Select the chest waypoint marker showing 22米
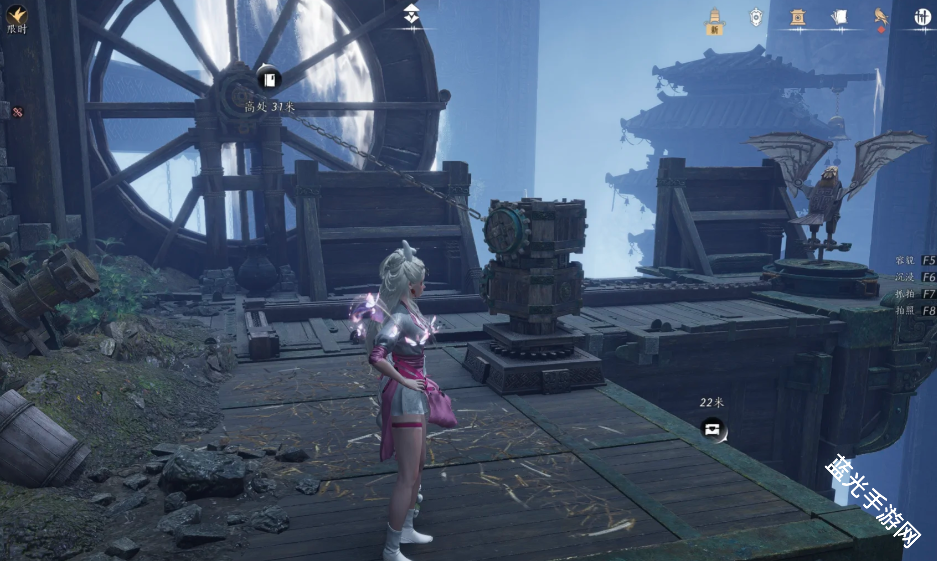Viewport: 937px width, 561px height. (x=713, y=429)
